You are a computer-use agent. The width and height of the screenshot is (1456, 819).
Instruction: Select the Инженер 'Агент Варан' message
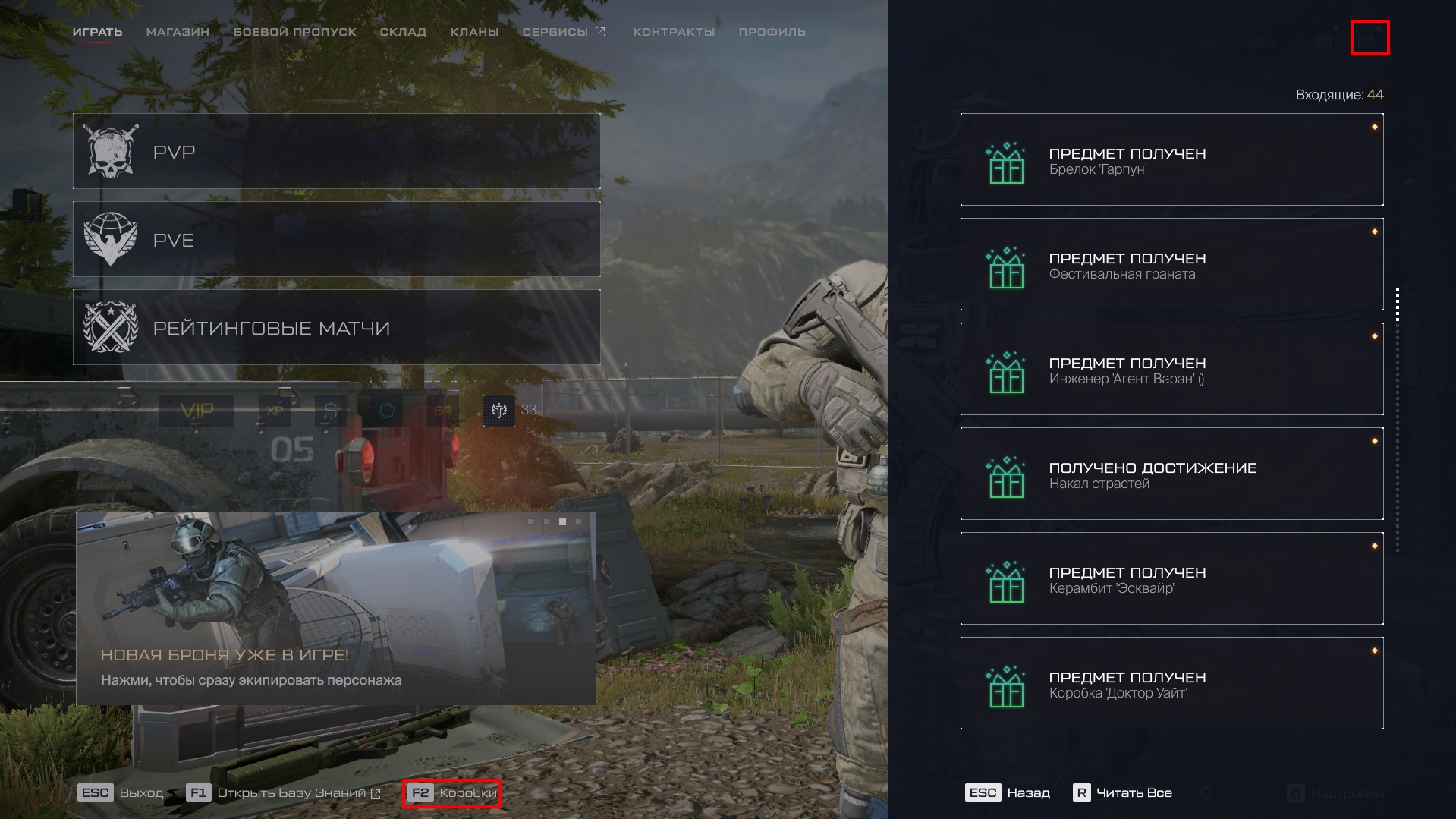click(1171, 369)
